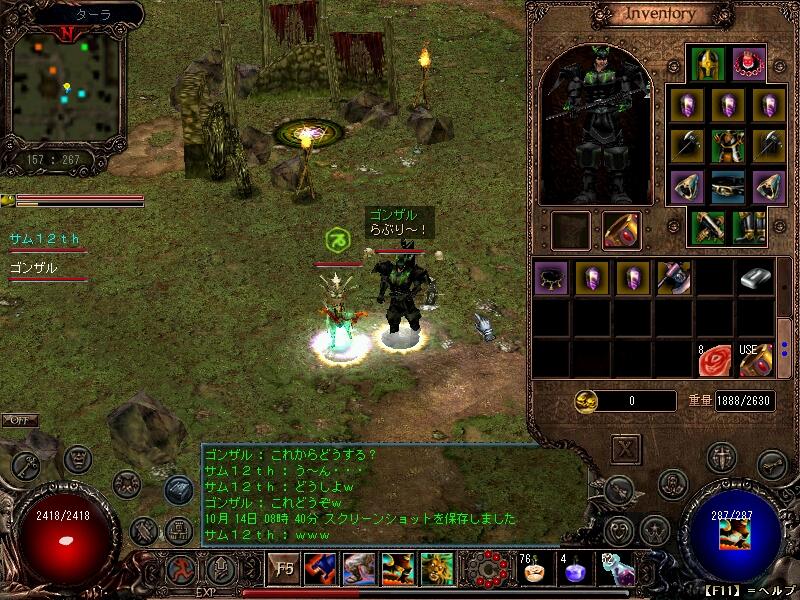
Task: Use the blue potion with count 4
Action: (x=574, y=571)
